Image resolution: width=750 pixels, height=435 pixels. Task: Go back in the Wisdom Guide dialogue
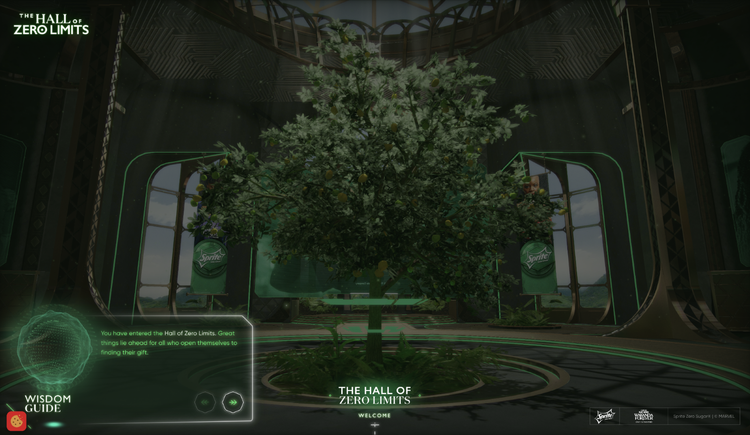(x=205, y=402)
